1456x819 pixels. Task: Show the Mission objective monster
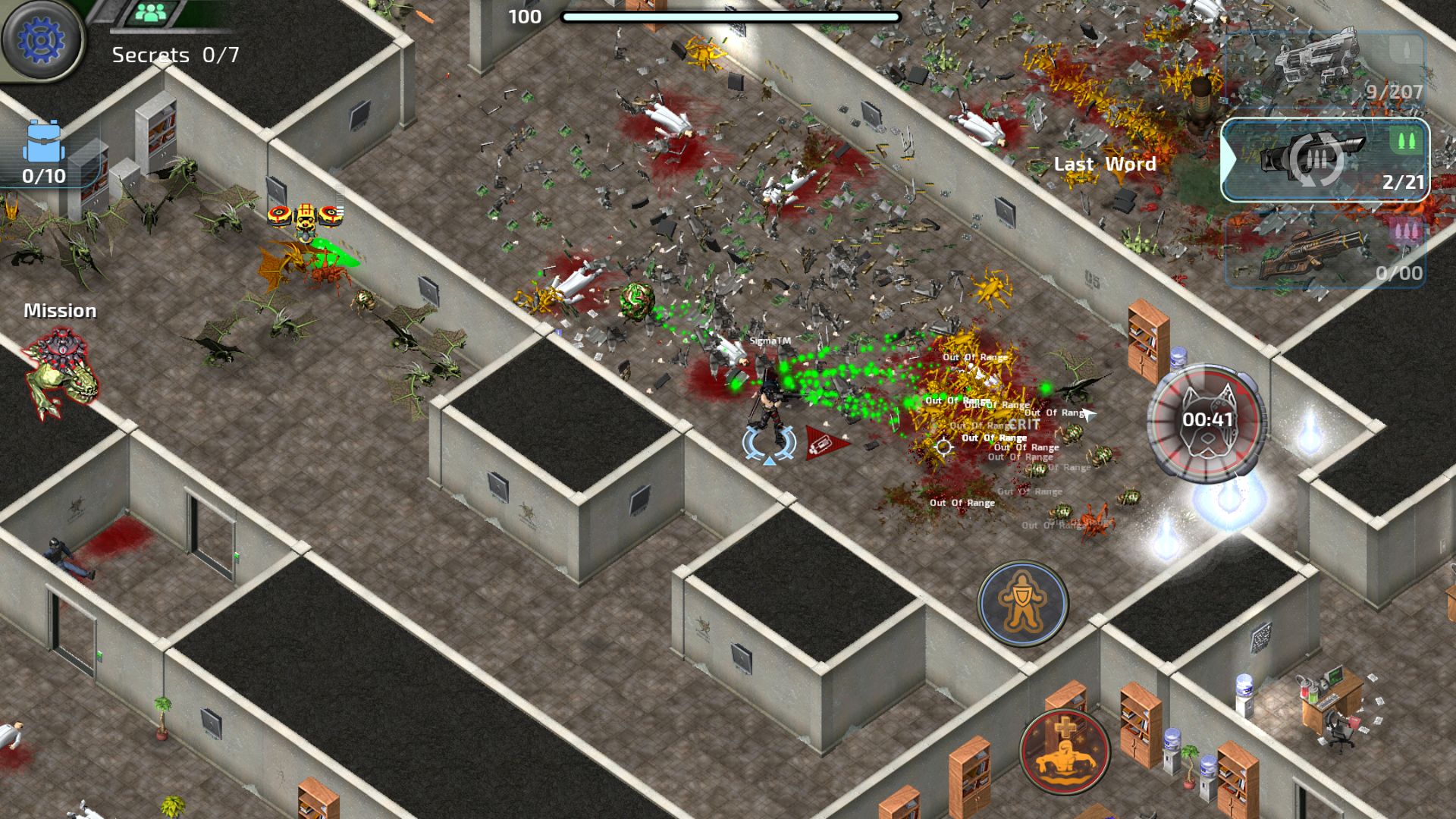click(61, 372)
